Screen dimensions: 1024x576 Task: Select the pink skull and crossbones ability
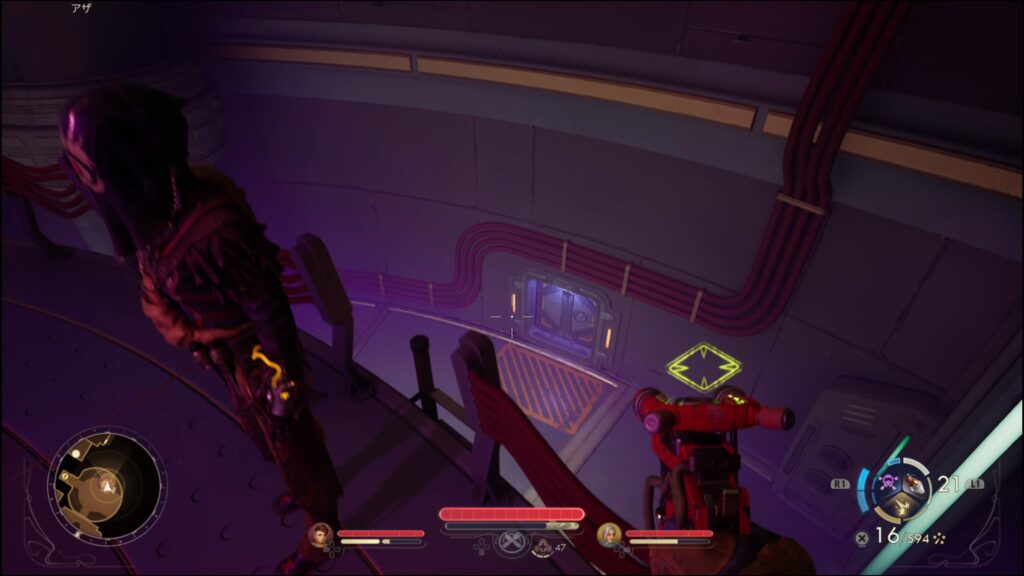tap(888, 482)
